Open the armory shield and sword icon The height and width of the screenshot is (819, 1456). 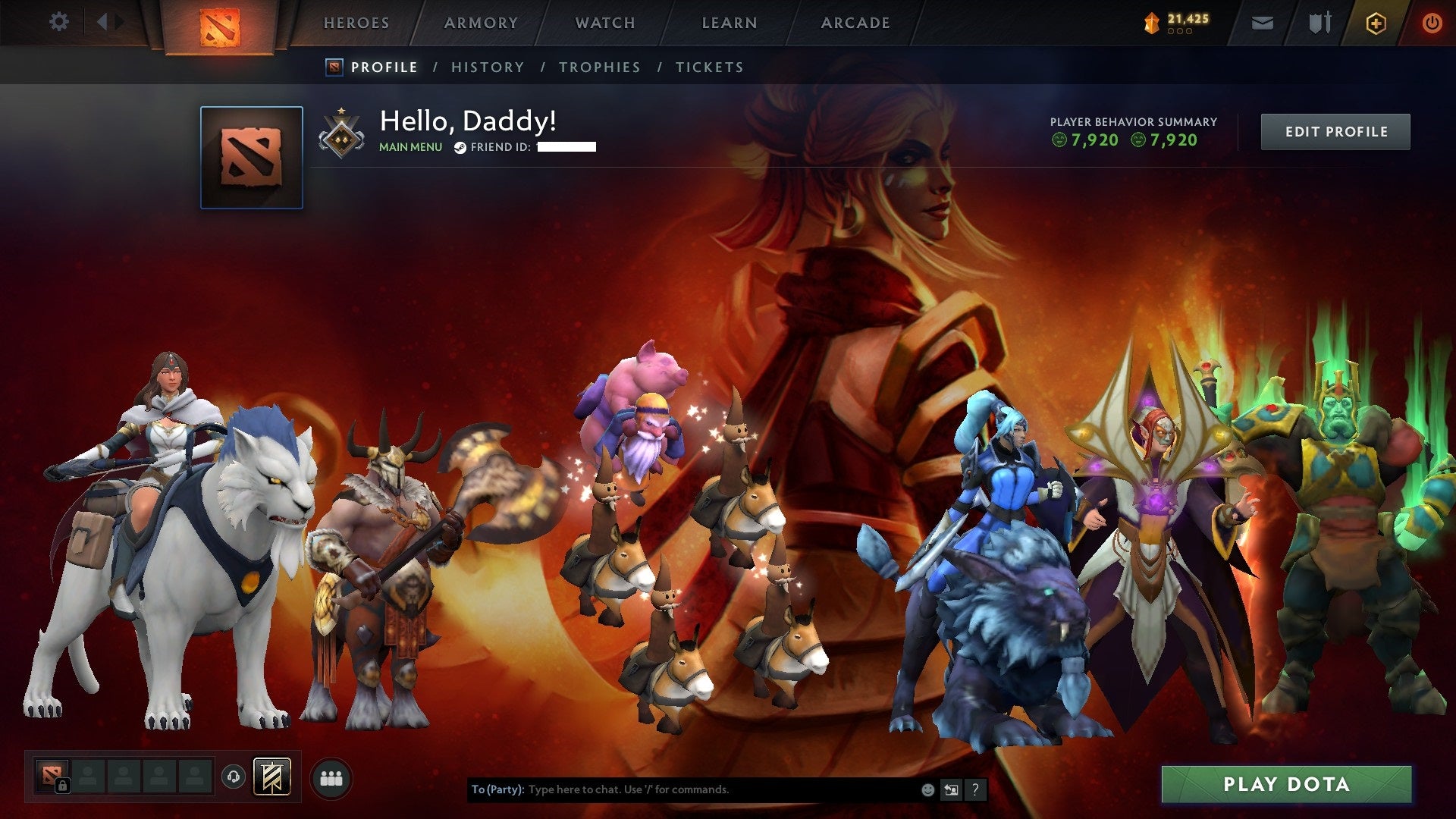point(1319,23)
